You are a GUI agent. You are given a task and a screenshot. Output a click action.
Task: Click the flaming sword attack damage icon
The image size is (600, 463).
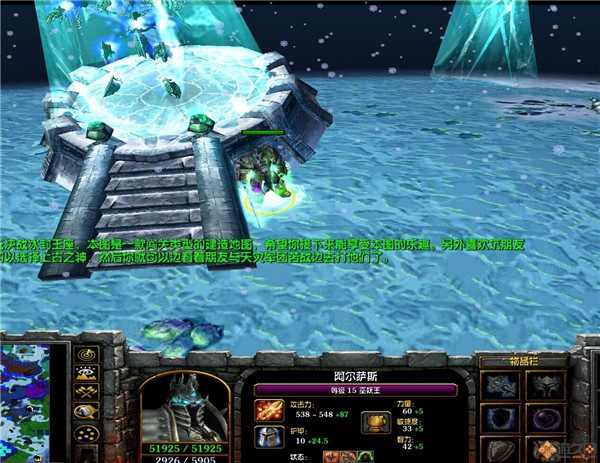(269, 409)
